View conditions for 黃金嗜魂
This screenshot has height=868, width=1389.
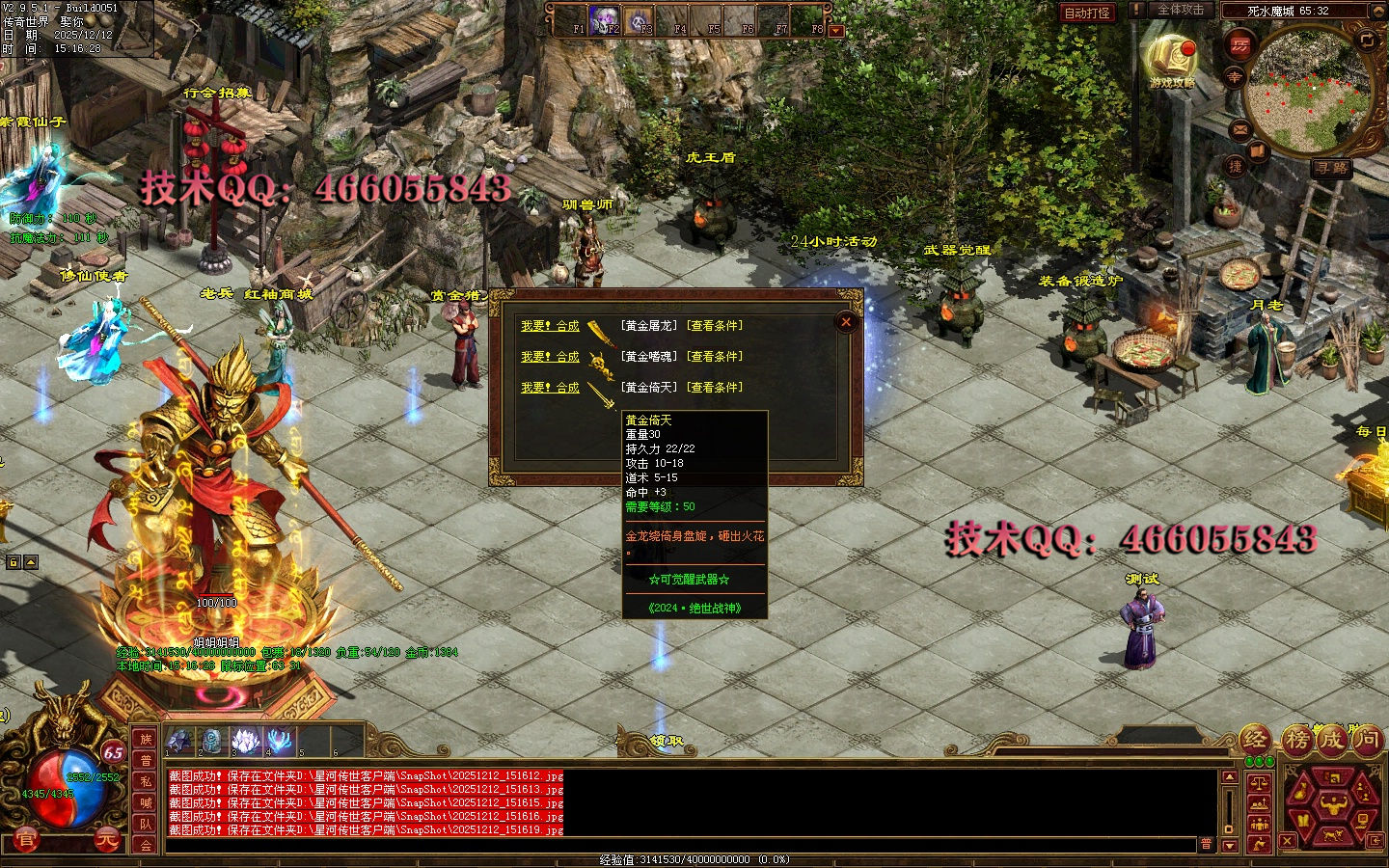(715, 357)
